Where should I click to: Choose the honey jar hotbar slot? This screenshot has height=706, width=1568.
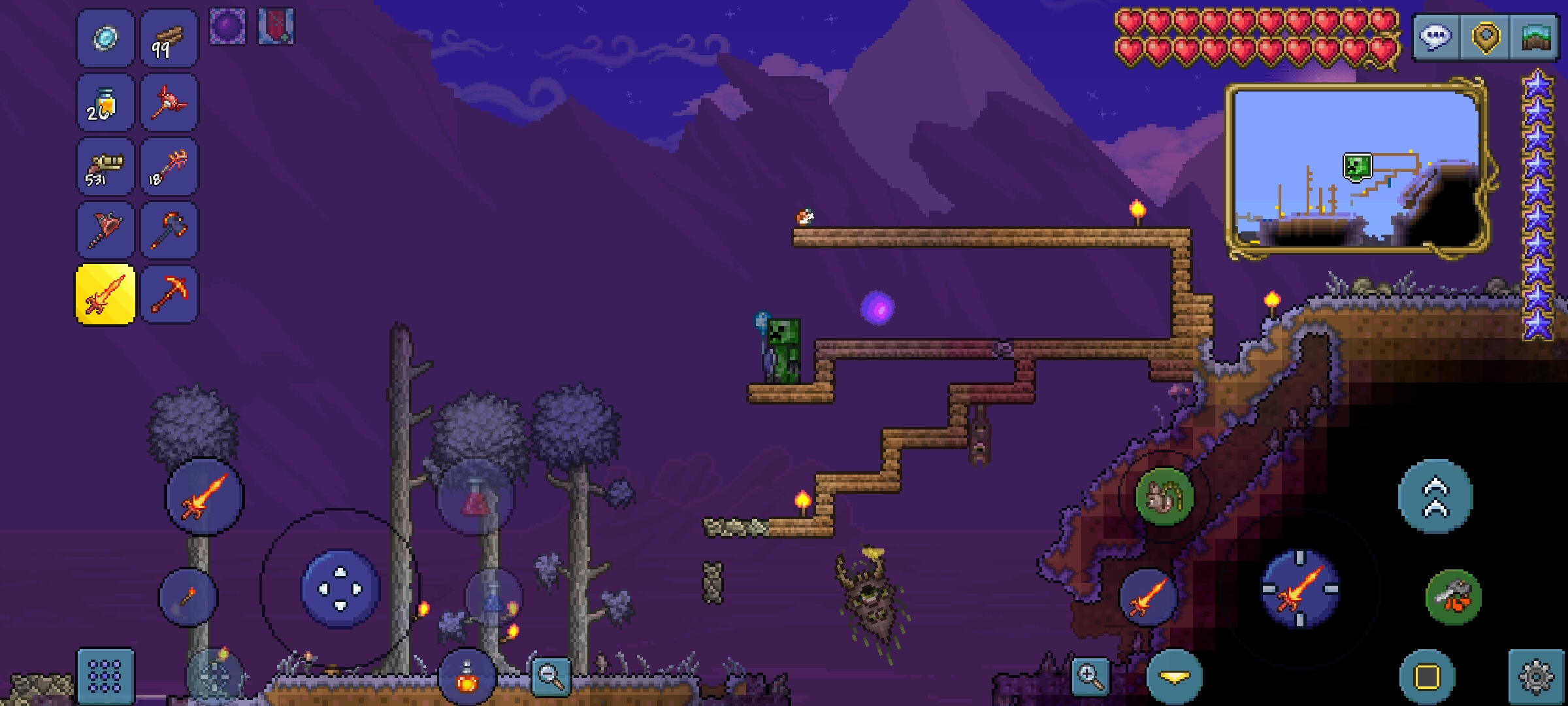pyautogui.click(x=105, y=102)
